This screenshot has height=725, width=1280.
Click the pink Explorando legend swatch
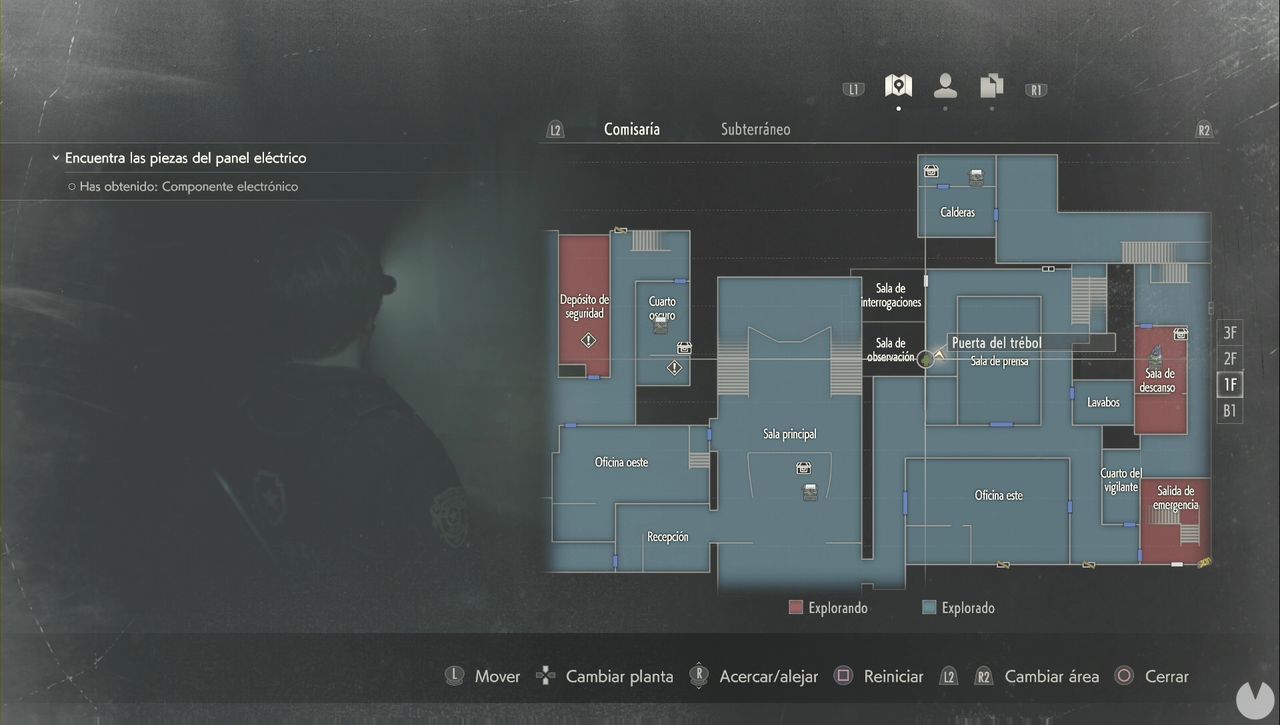click(x=795, y=606)
